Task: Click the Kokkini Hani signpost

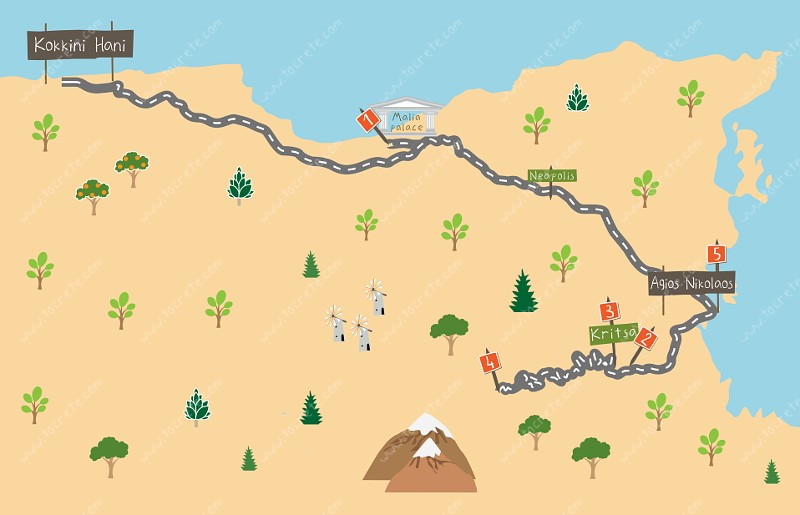Action: tap(80, 45)
